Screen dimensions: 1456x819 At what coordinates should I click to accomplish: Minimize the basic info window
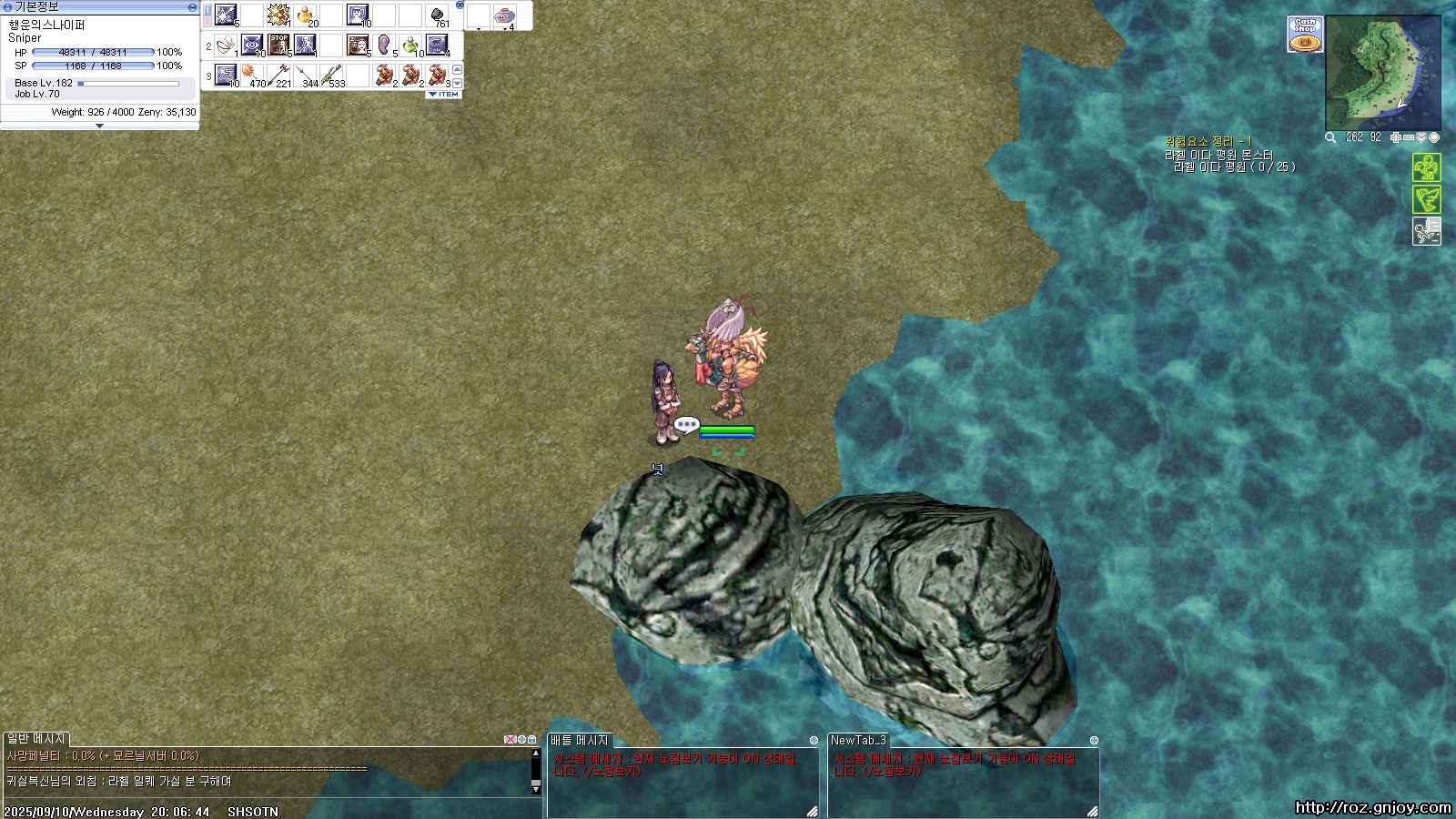click(192, 6)
